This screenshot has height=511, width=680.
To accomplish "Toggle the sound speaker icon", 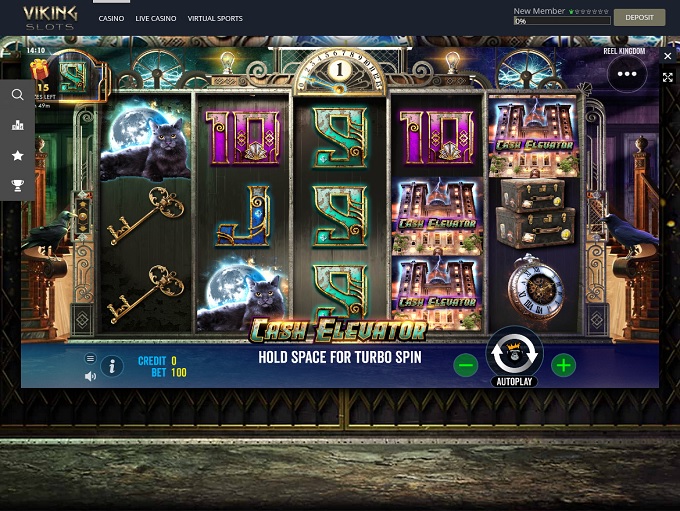I will point(90,376).
